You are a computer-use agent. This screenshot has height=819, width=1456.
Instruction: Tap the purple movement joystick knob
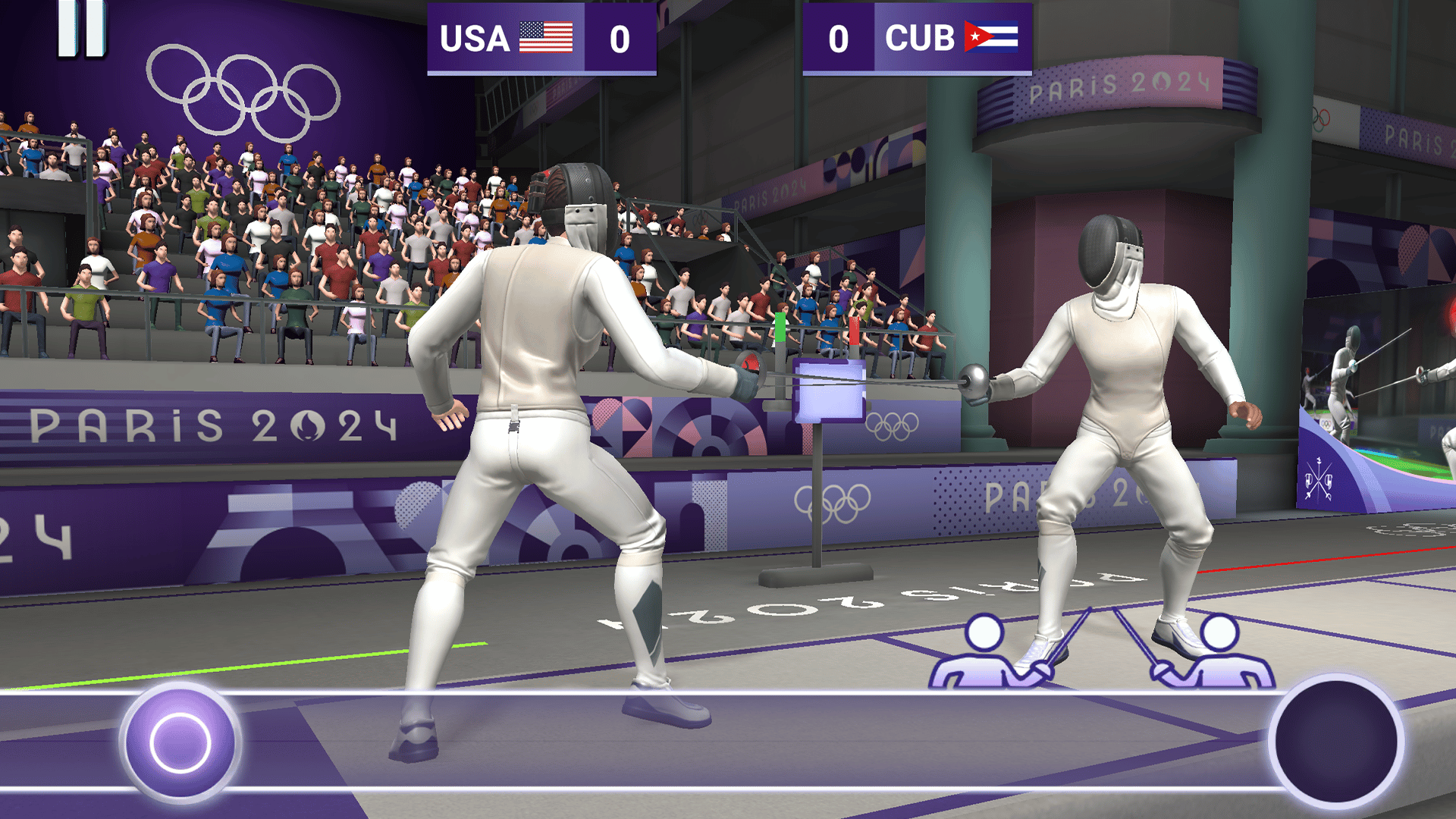(180, 742)
